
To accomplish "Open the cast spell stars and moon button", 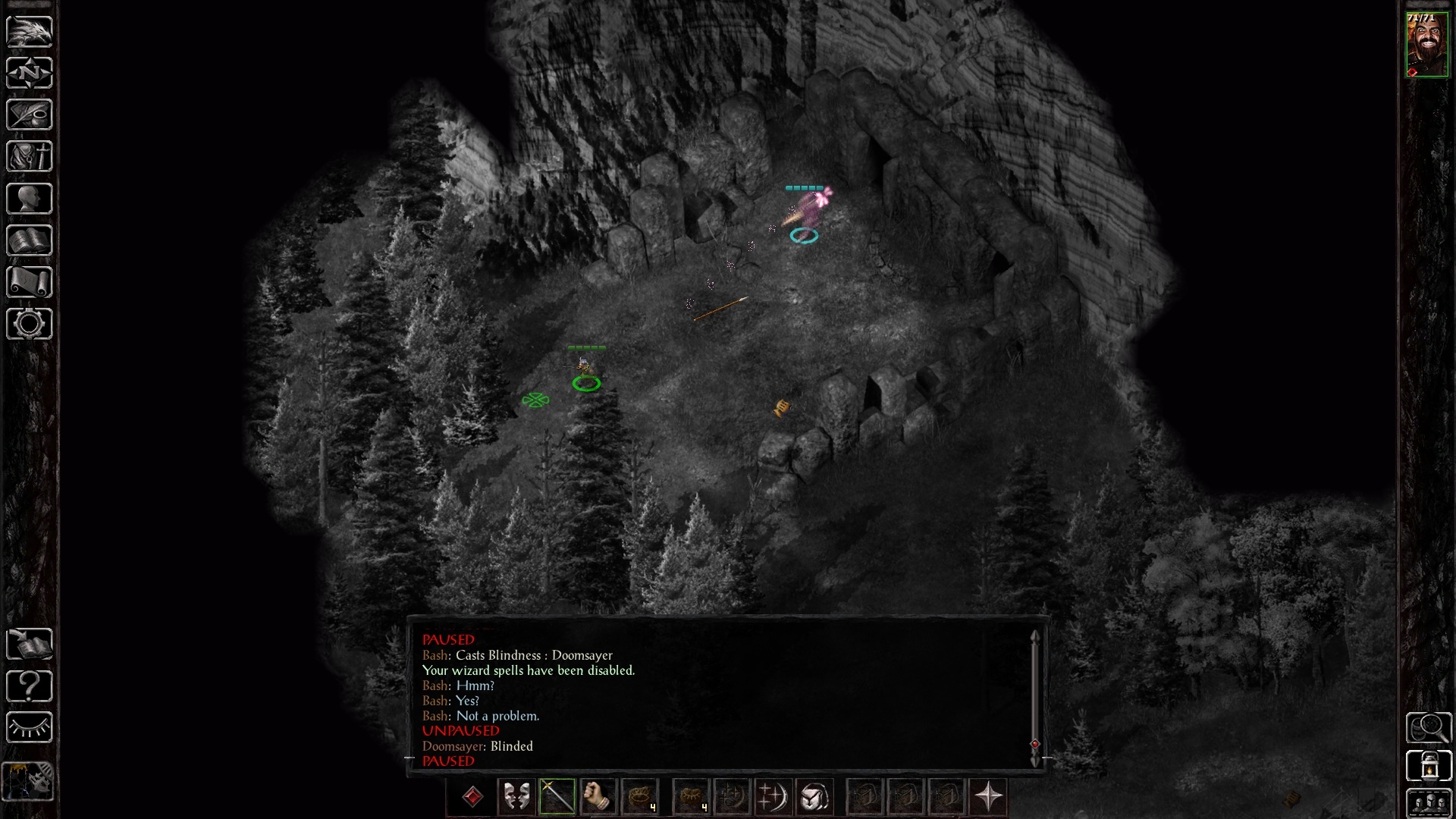I will (x=773, y=797).
